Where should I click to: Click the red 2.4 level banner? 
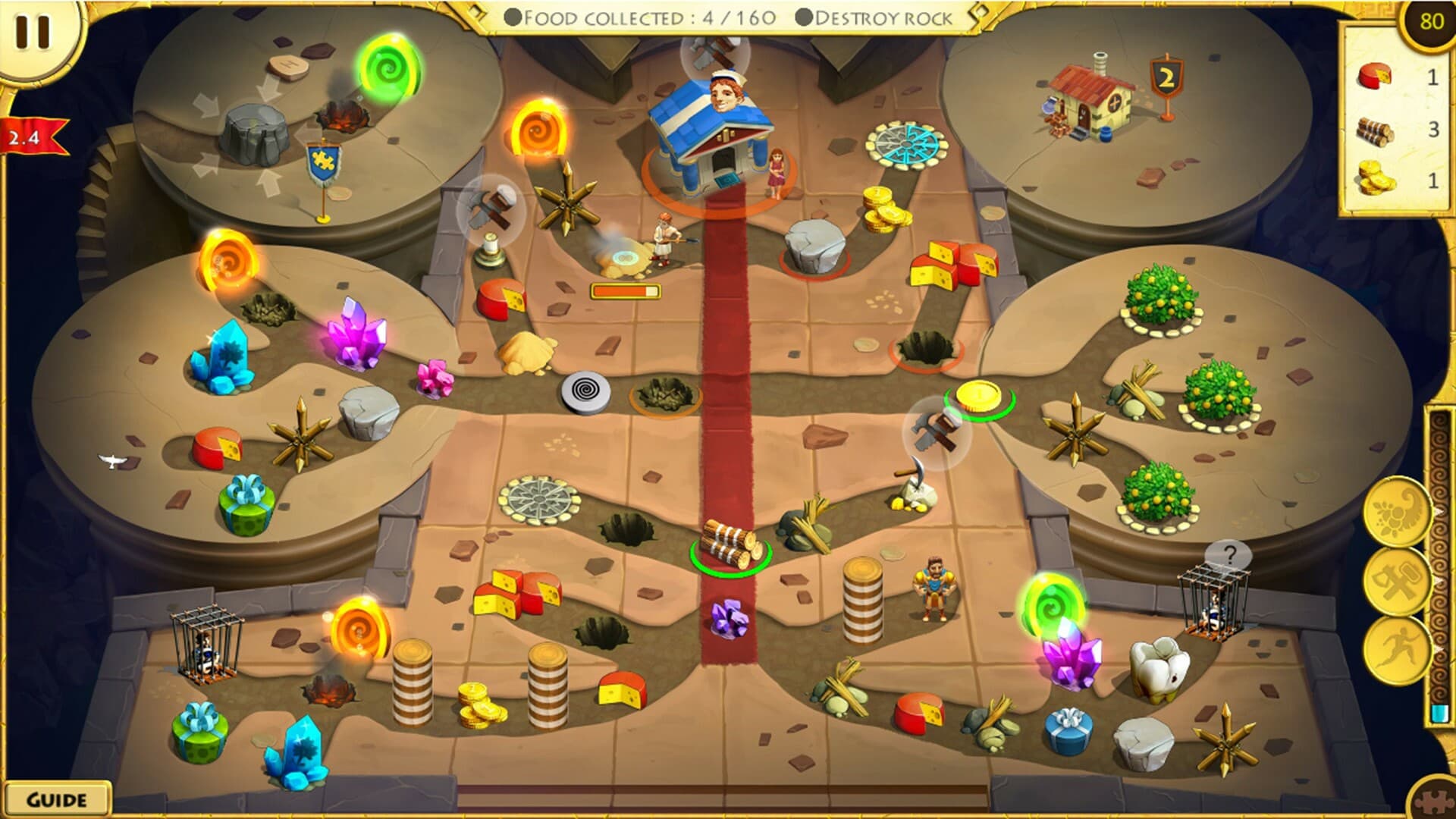pos(26,135)
